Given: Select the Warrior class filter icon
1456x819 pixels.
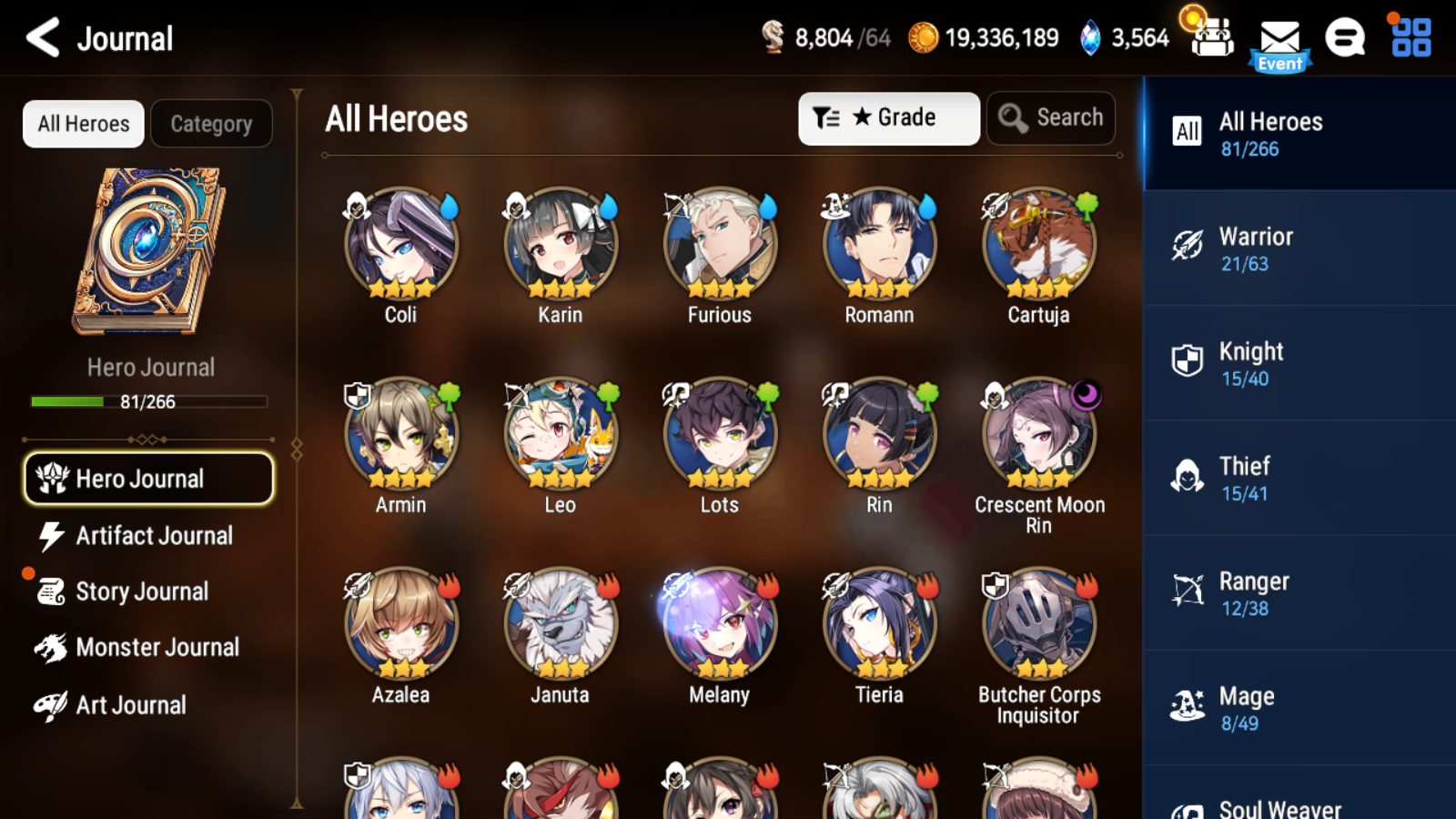Looking at the screenshot, I should coord(1188,246).
